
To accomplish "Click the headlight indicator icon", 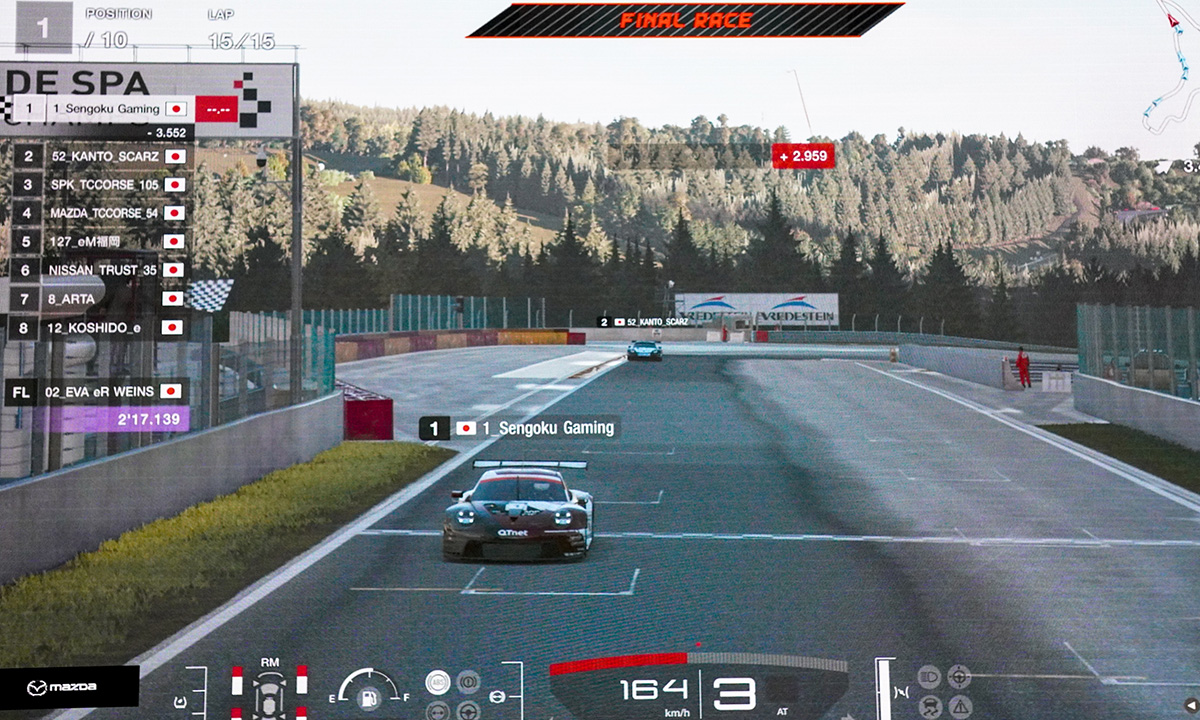I will pos(929,677).
